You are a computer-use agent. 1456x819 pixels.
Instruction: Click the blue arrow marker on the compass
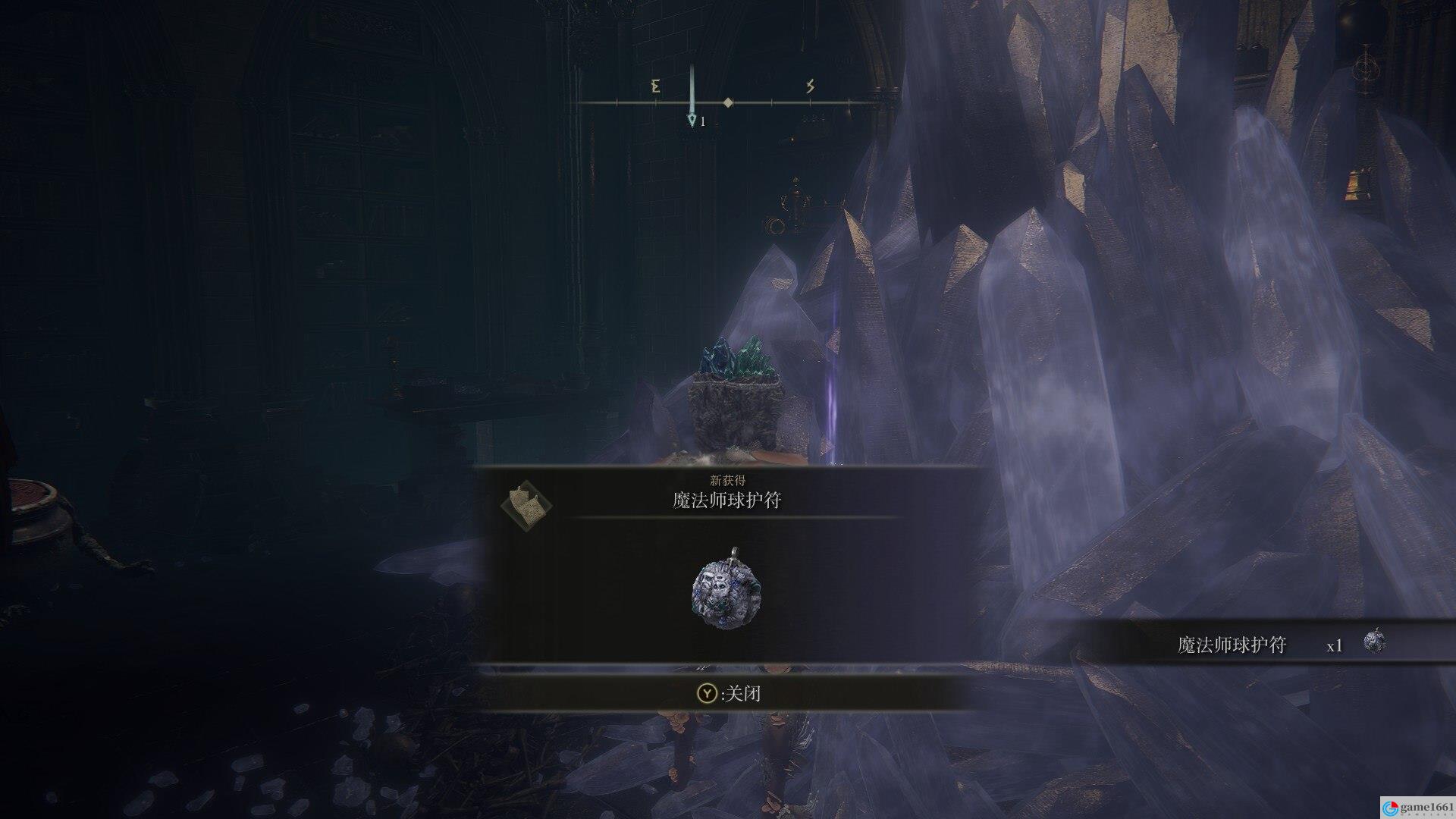click(692, 120)
